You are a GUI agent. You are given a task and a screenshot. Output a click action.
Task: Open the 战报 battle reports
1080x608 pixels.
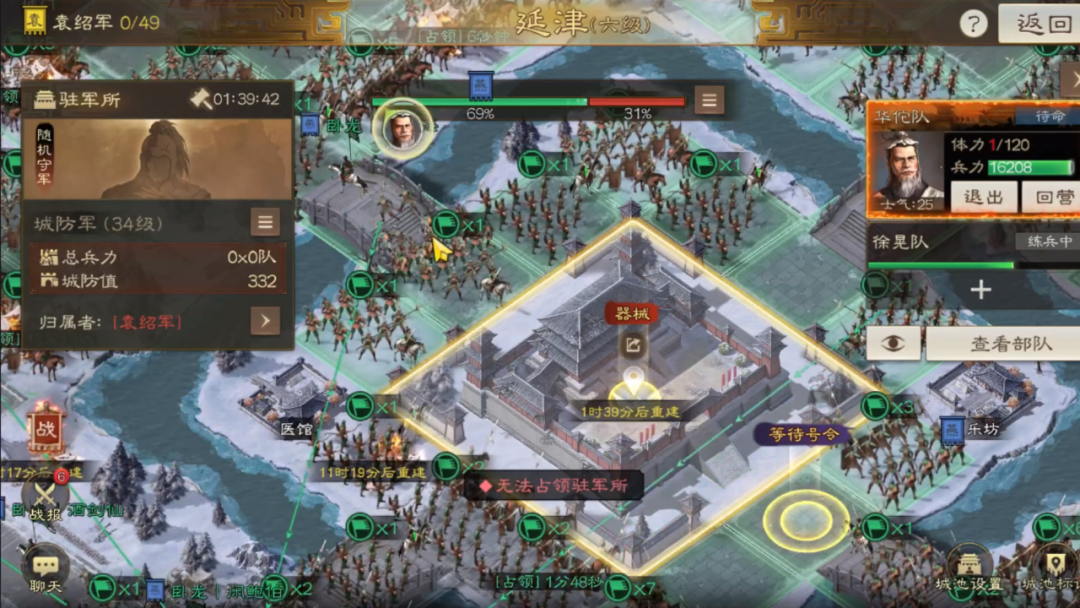44,498
